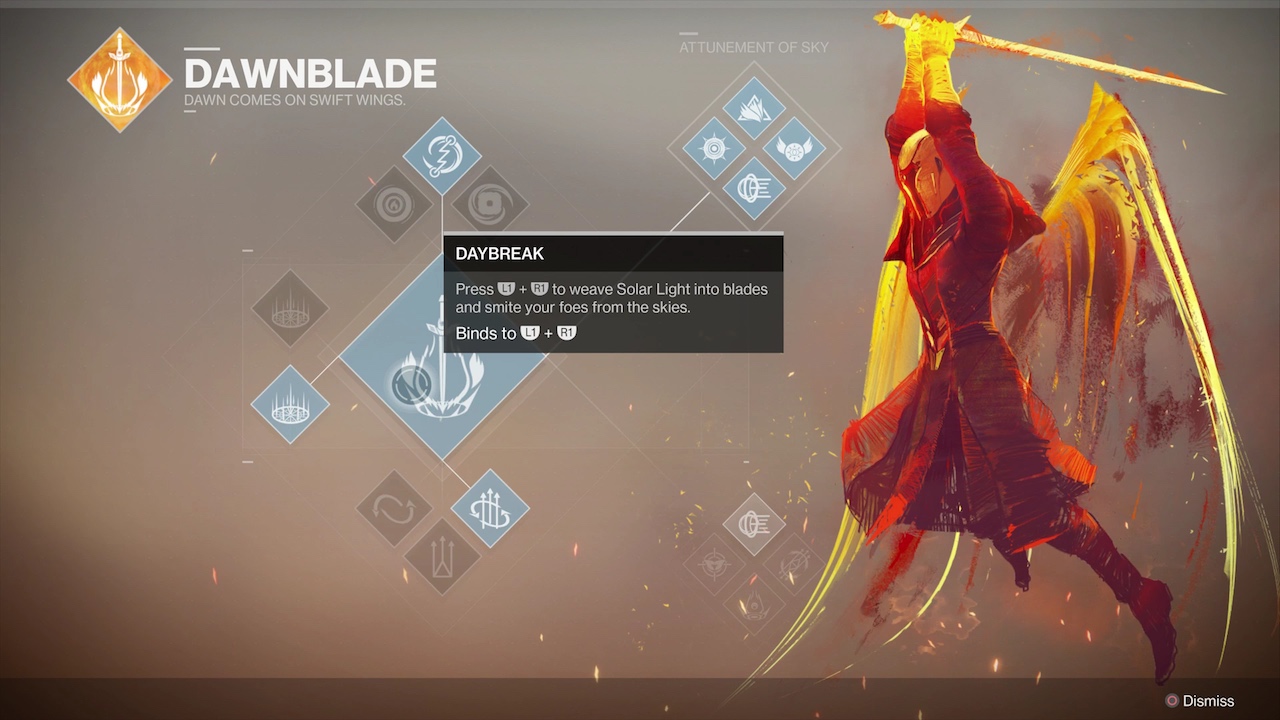This screenshot has height=720, width=1280.
Task: Pick the blue speeding-orb Attunement of Sky perk
Action: [754, 189]
